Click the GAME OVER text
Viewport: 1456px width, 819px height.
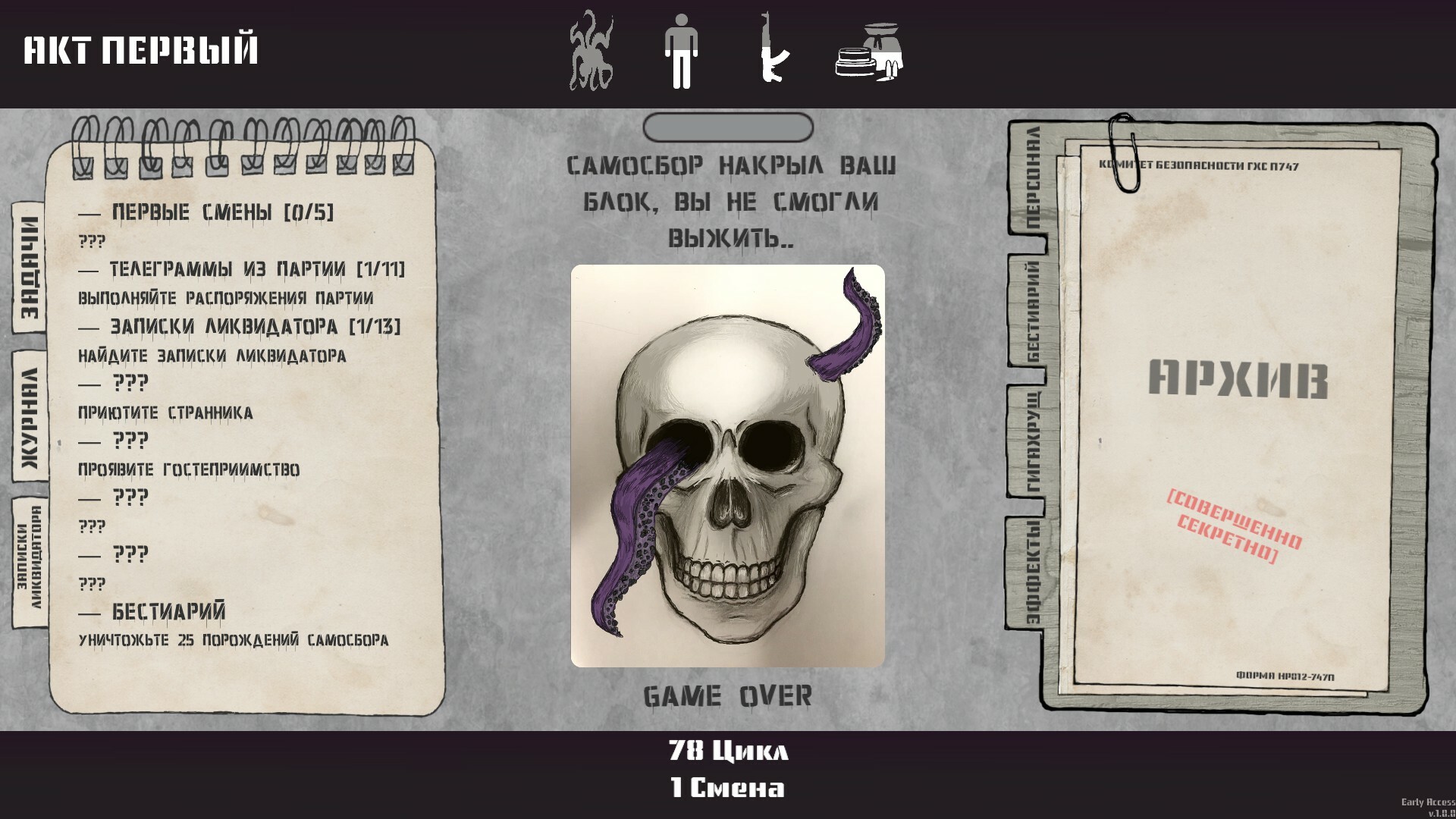point(727,694)
